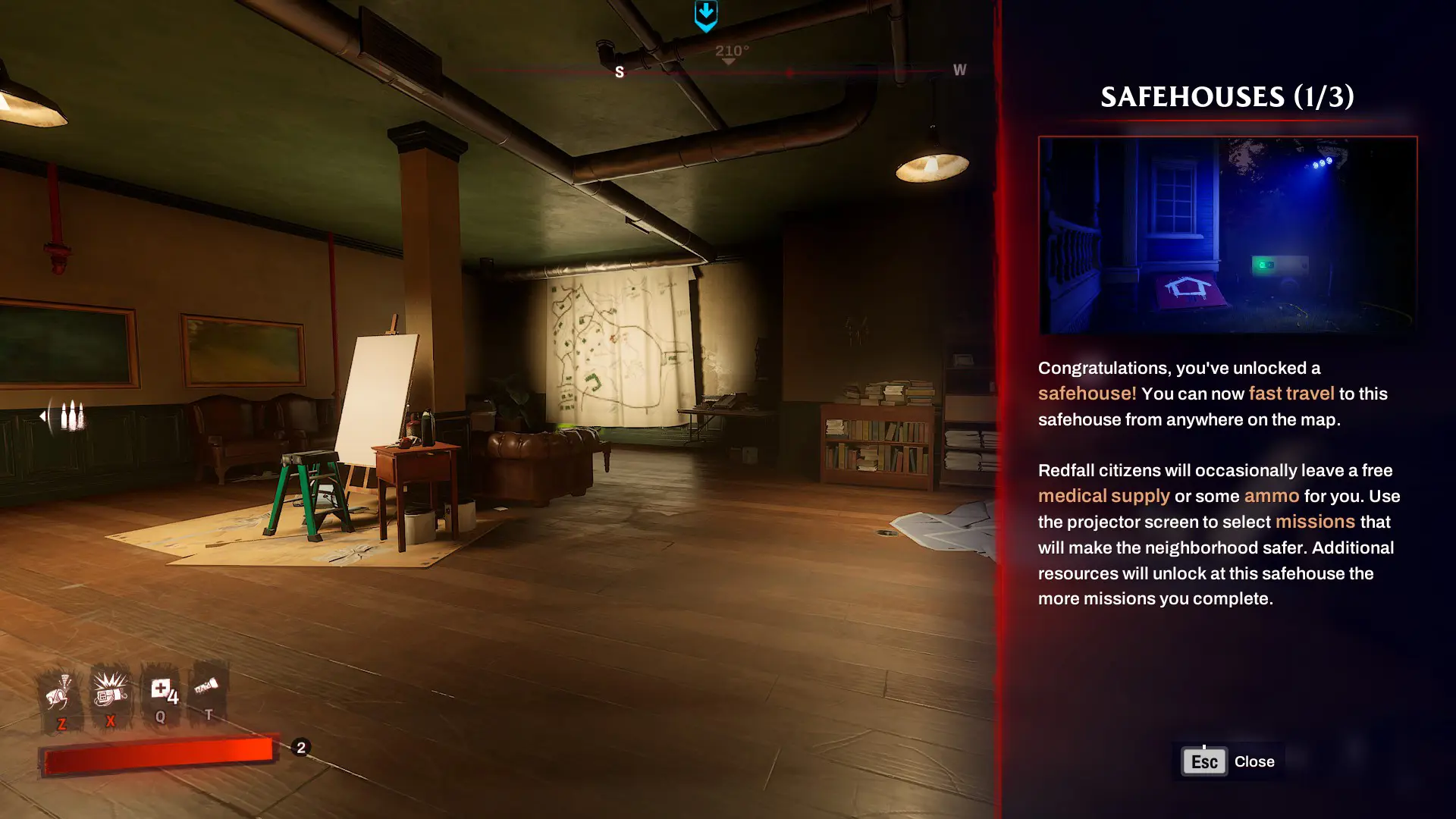1456x819 pixels.
Task: Select the ammo highlighted keyword in the description
Action: (1271, 495)
